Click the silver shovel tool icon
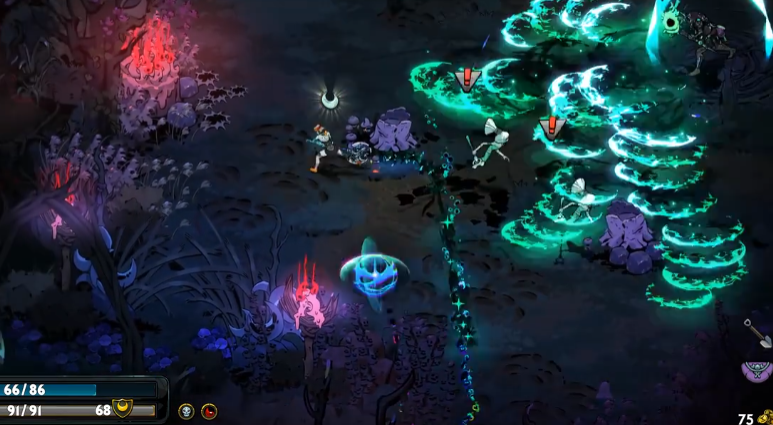773x425 pixels. tap(757, 334)
